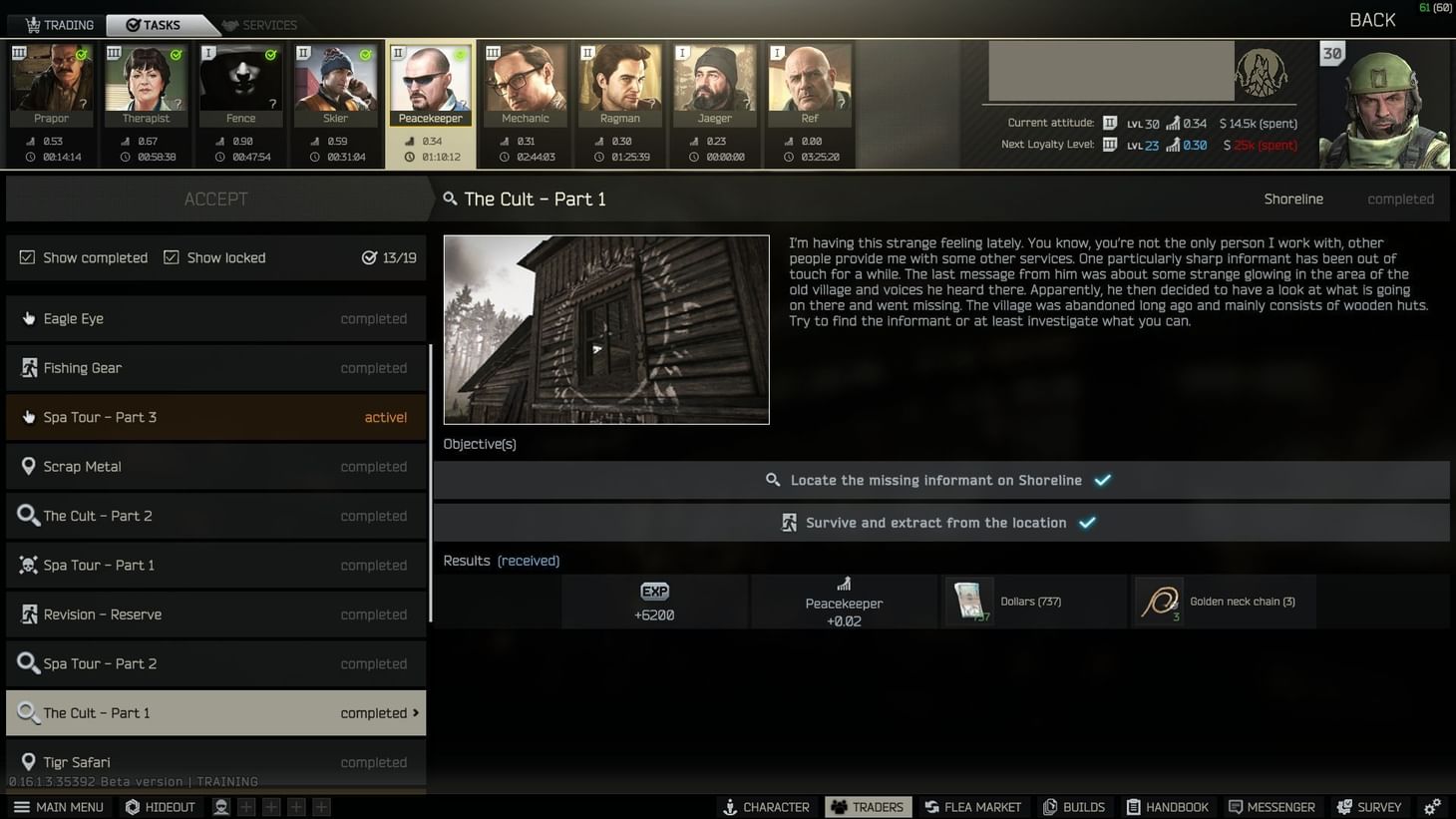Open the Messenger

(x=1273, y=806)
